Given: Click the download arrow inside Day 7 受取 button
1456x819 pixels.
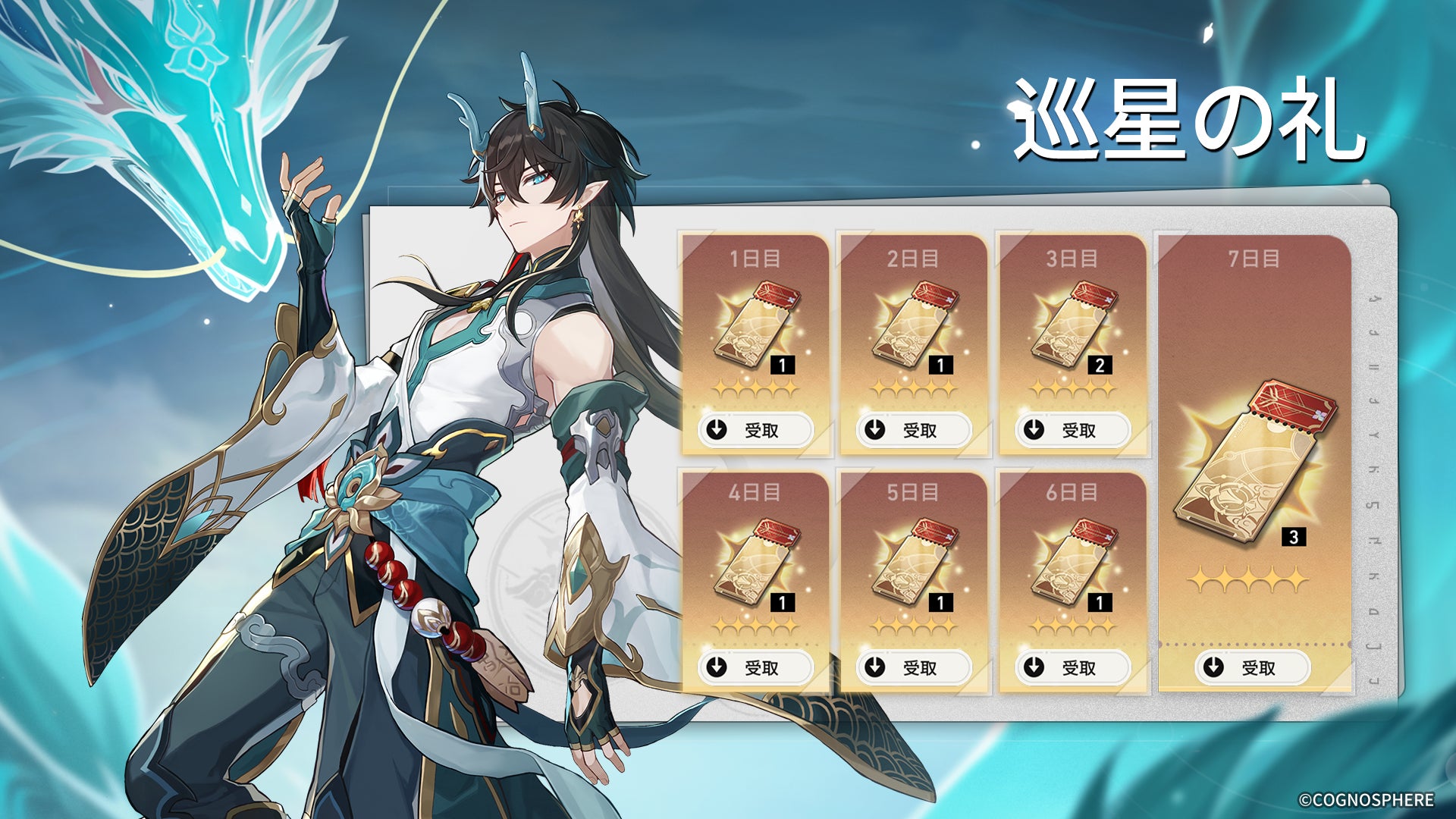Looking at the screenshot, I should click(x=1214, y=670).
